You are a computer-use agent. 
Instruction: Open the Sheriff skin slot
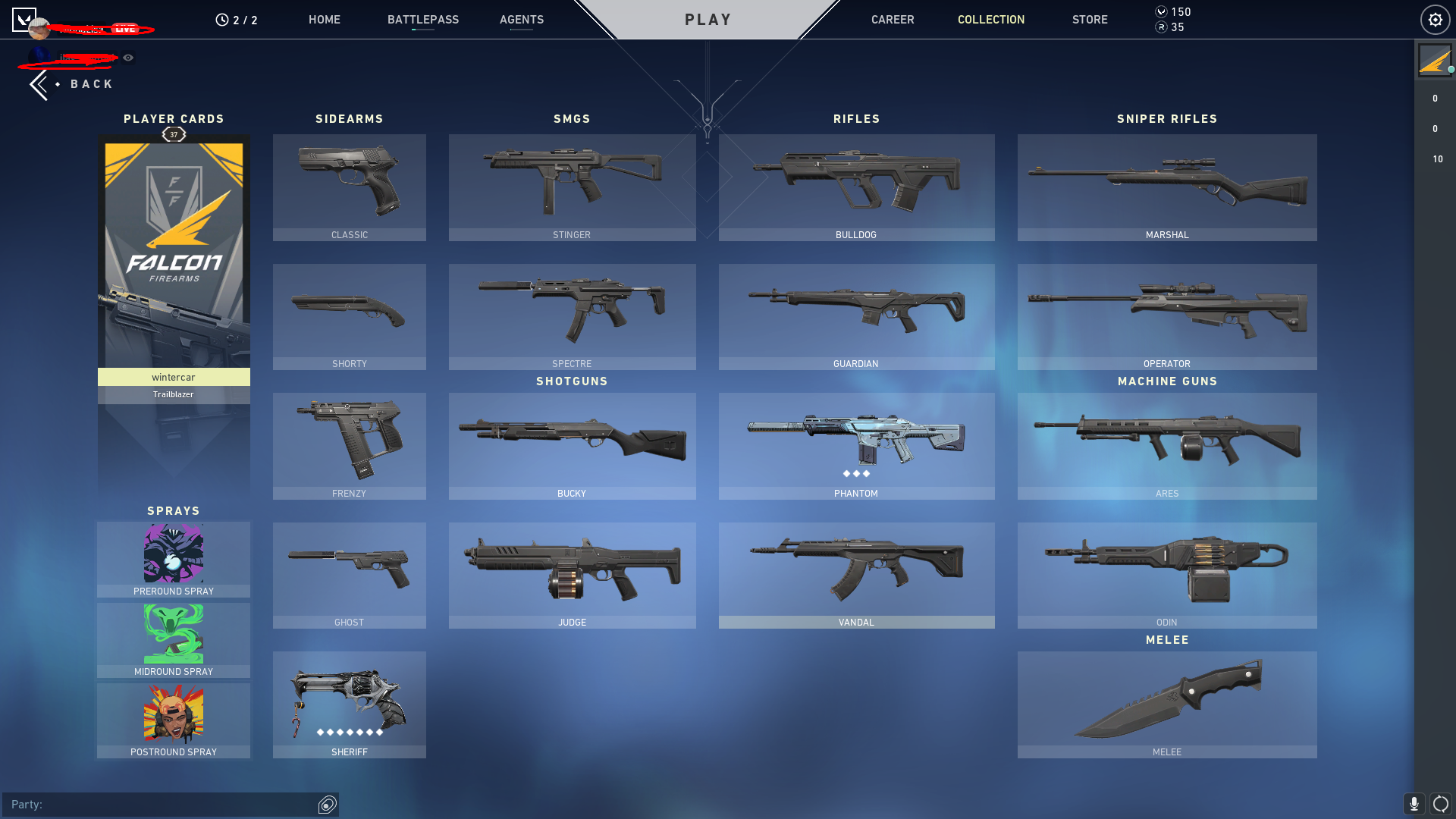click(349, 704)
